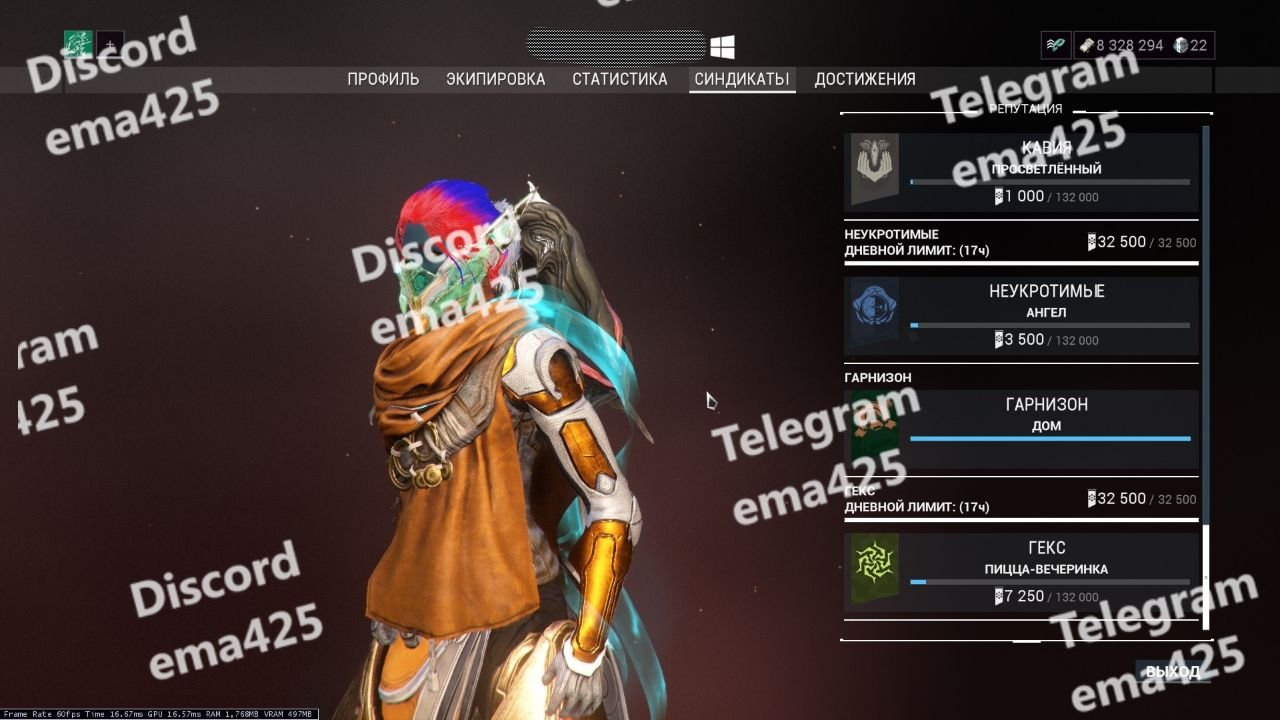The height and width of the screenshot is (720, 1280).
Task: Click the teal wings icon near credits
Action: [1055, 45]
